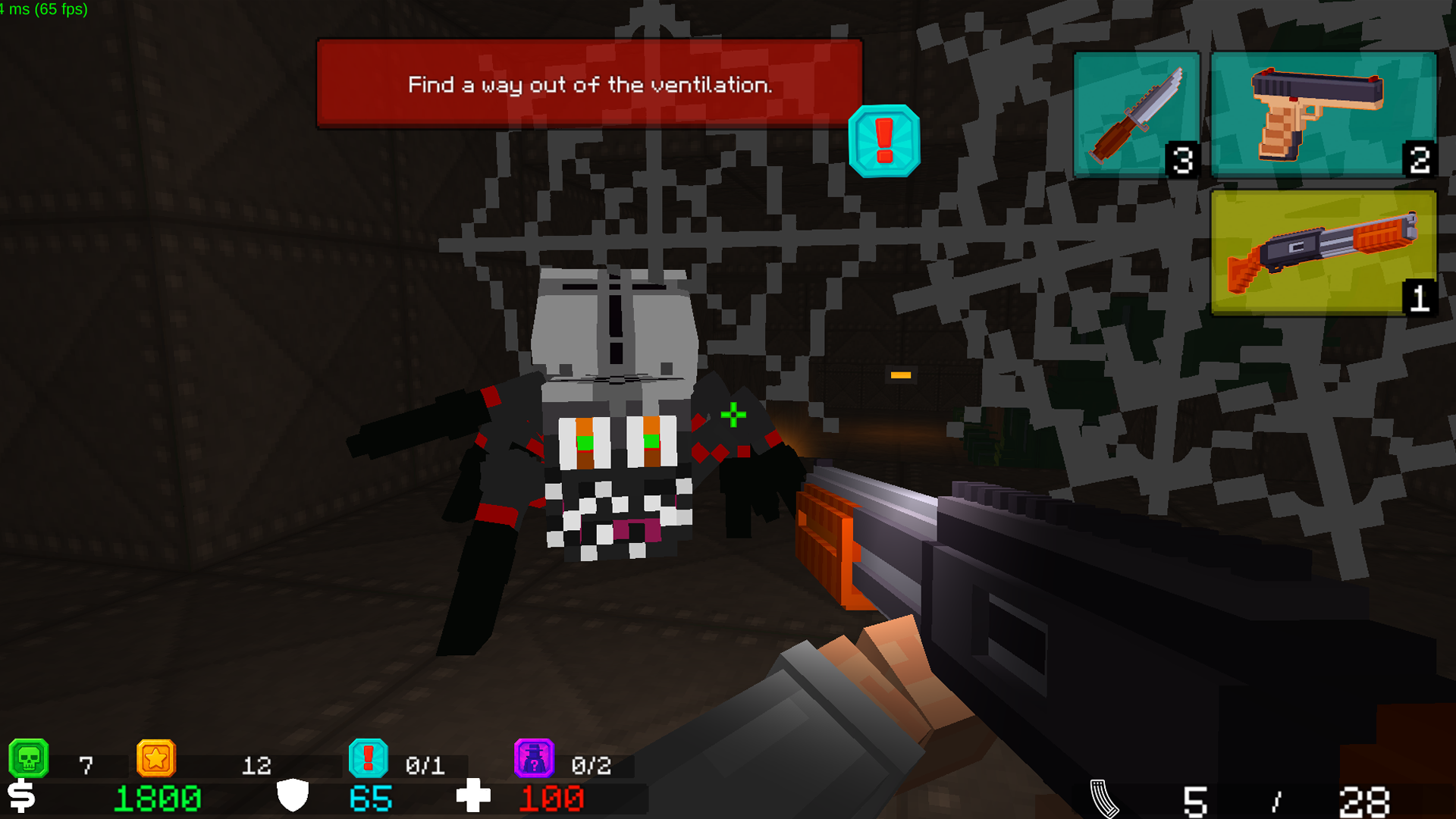Click the glowing cyan exclamation objective marker

883,143
